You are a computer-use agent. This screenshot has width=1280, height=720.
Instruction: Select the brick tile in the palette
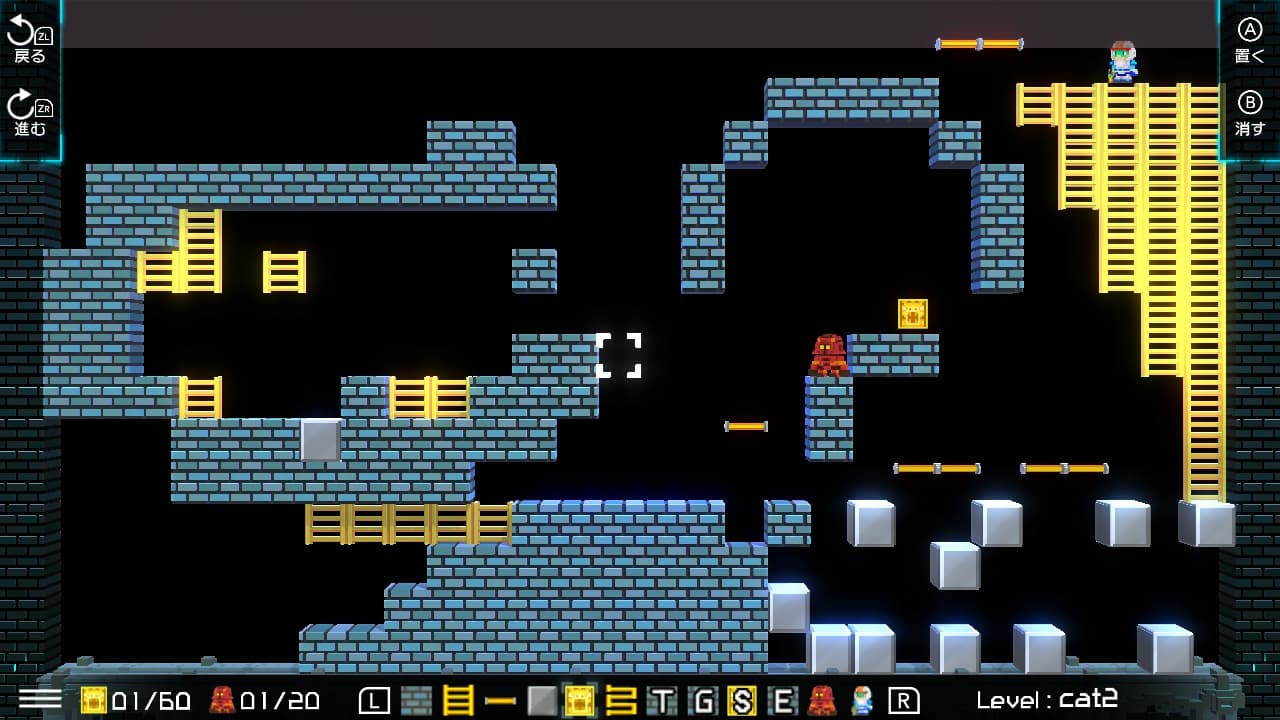[x=416, y=700]
